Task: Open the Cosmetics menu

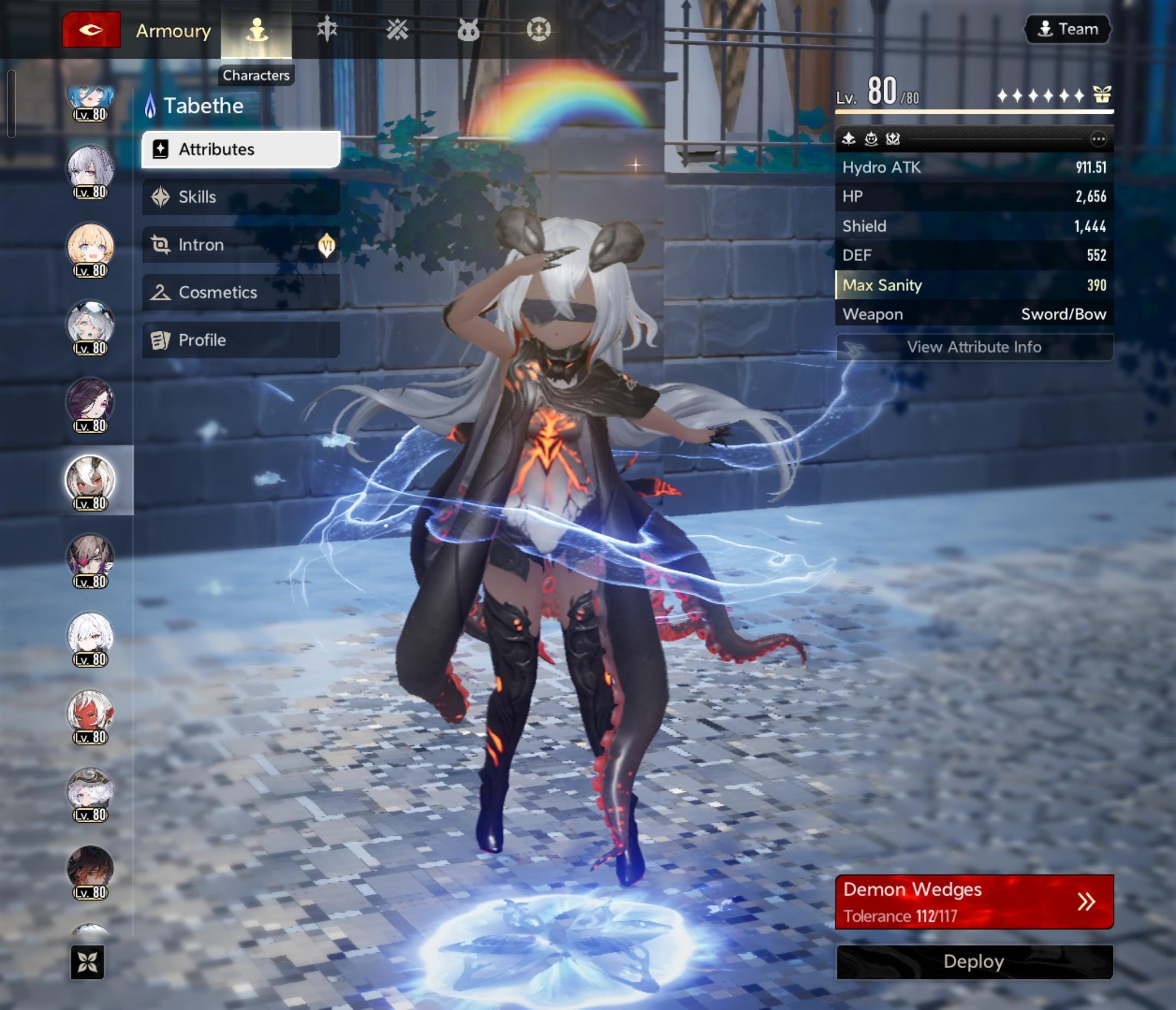Action: coord(241,292)
